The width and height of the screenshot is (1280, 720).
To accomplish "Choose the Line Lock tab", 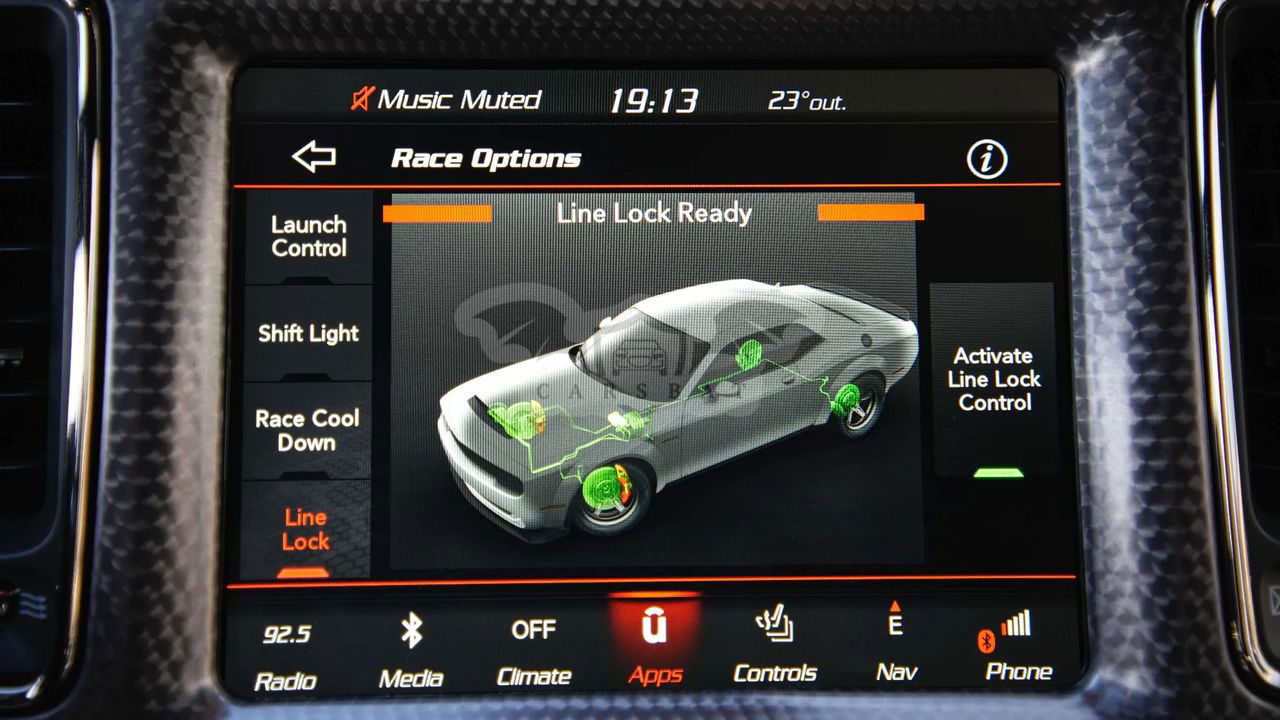I will pyautogui.click(x=305, y=530).
